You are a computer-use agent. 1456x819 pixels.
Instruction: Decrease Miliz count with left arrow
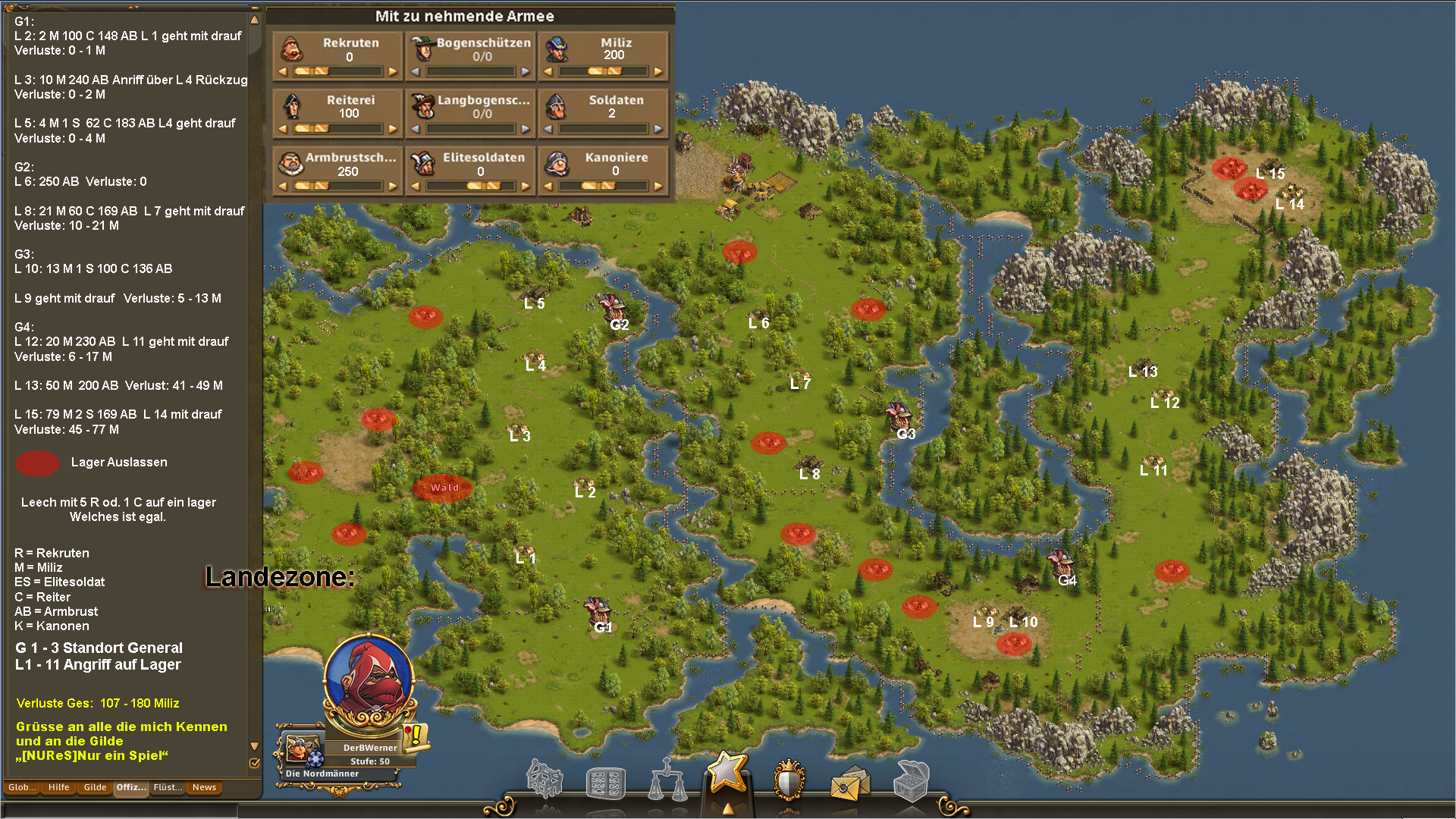pos(548,72)
